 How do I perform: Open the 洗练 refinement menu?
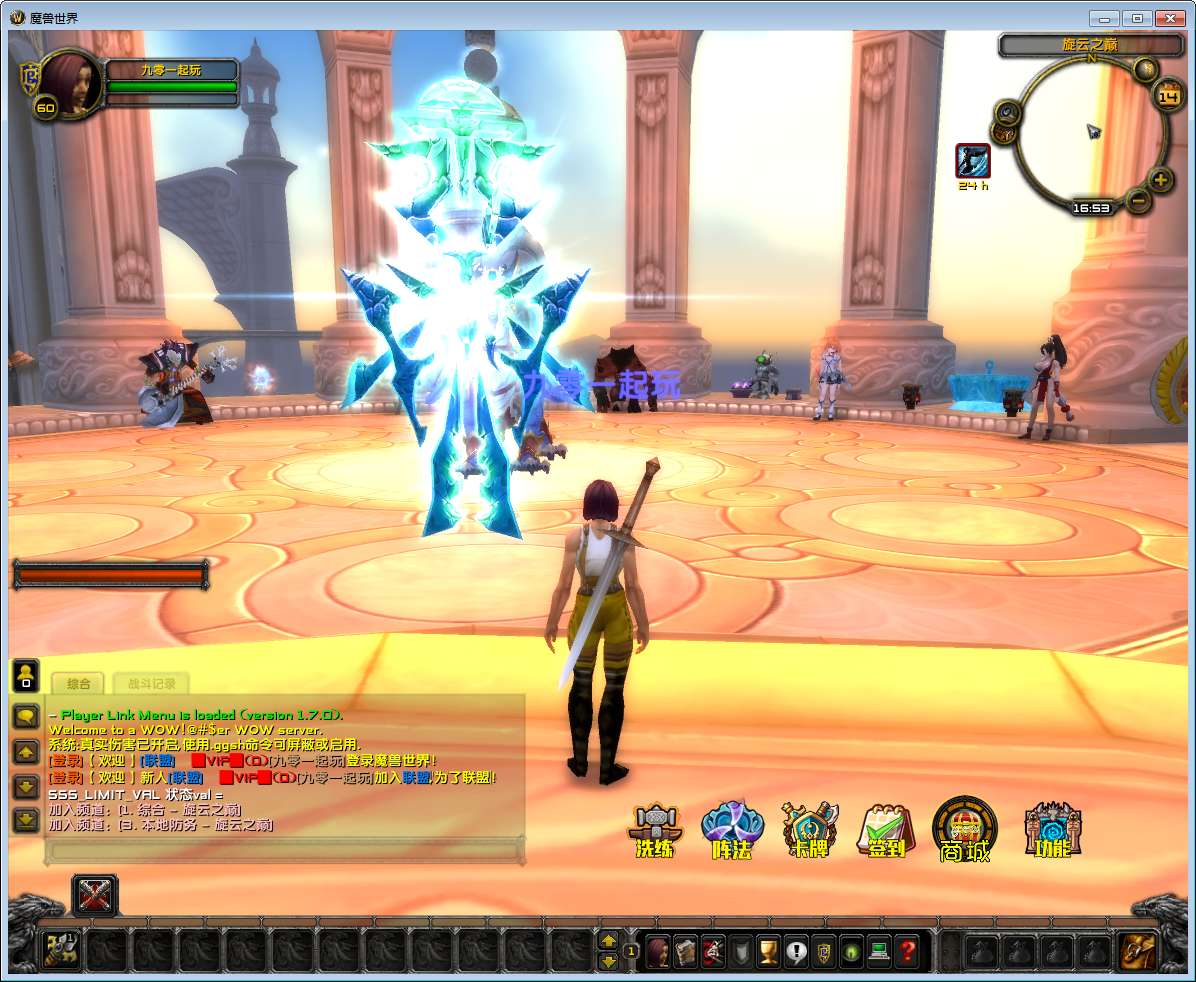click(x=655, y=831)
